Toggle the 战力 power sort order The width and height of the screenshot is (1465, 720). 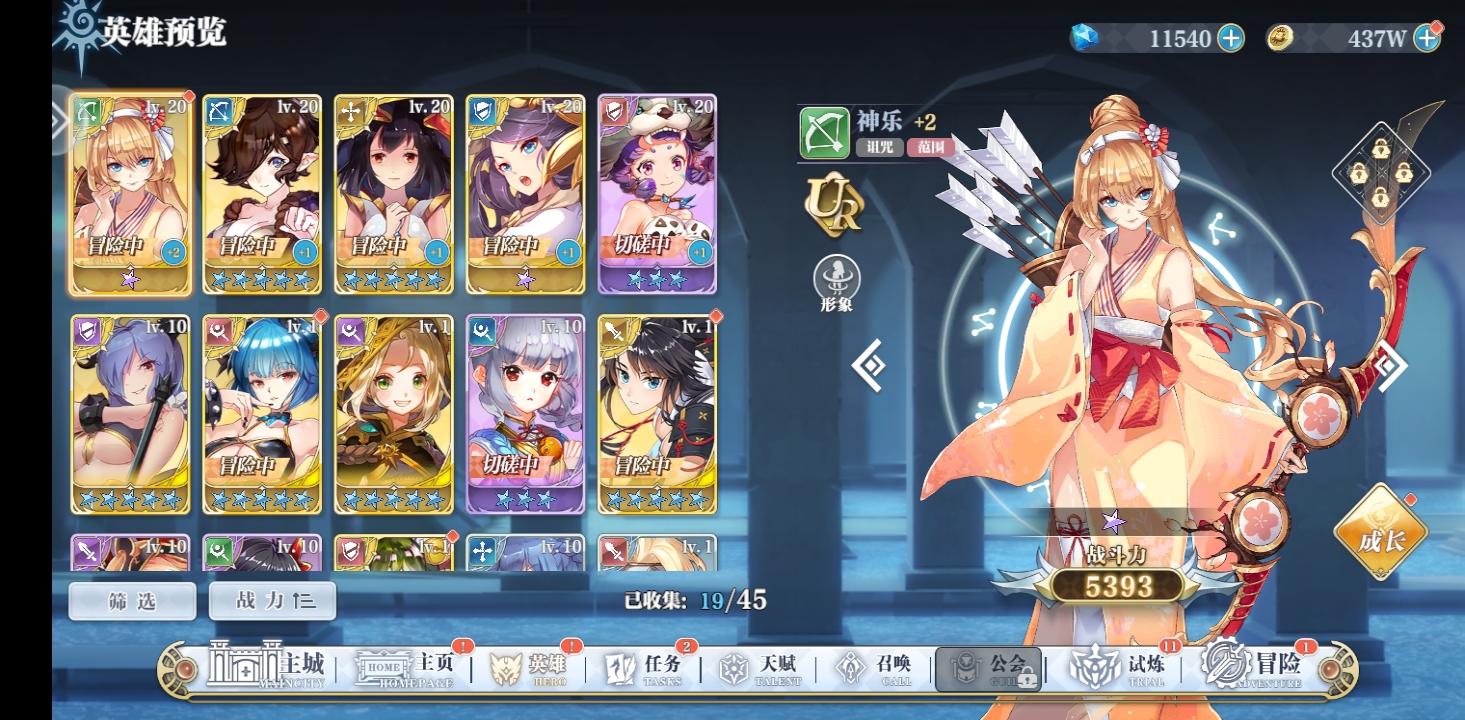coord(272,601)
